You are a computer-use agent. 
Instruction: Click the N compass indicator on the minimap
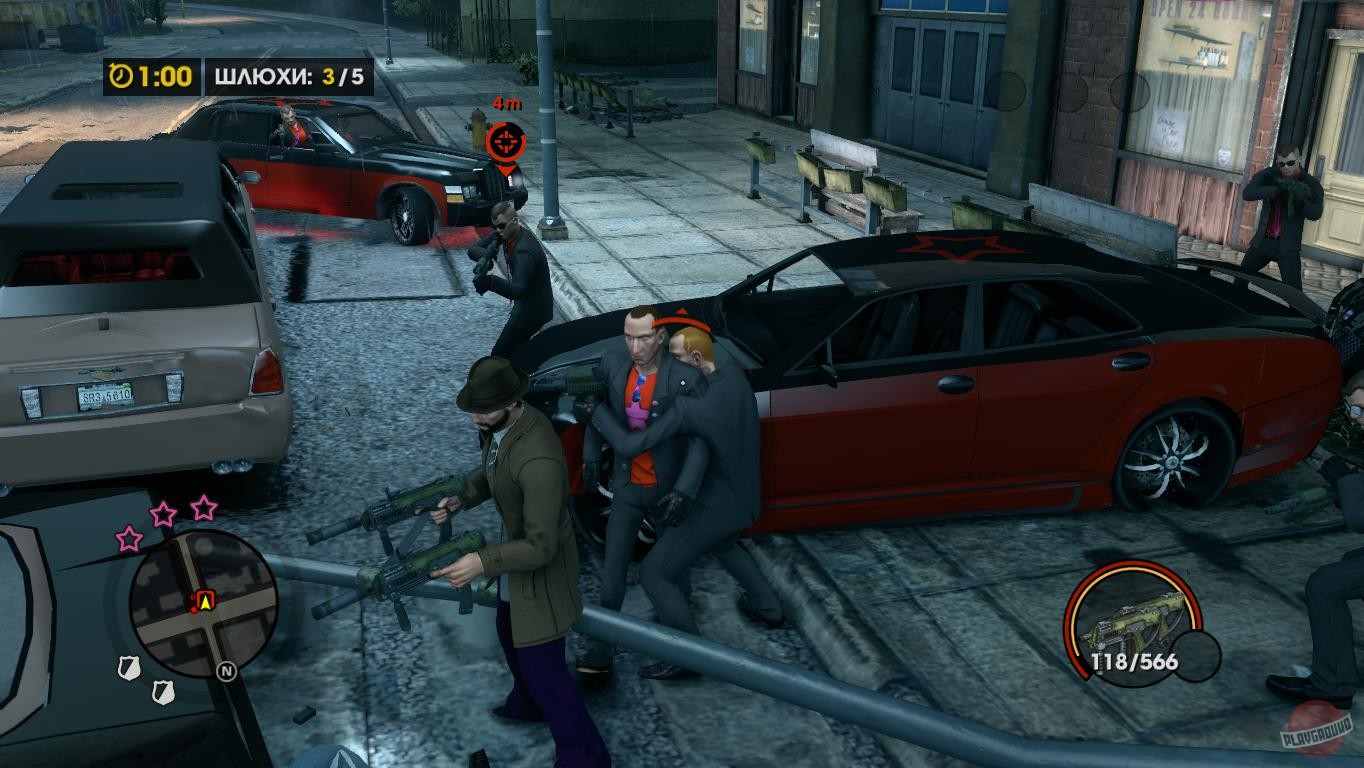tap(226, 671)
